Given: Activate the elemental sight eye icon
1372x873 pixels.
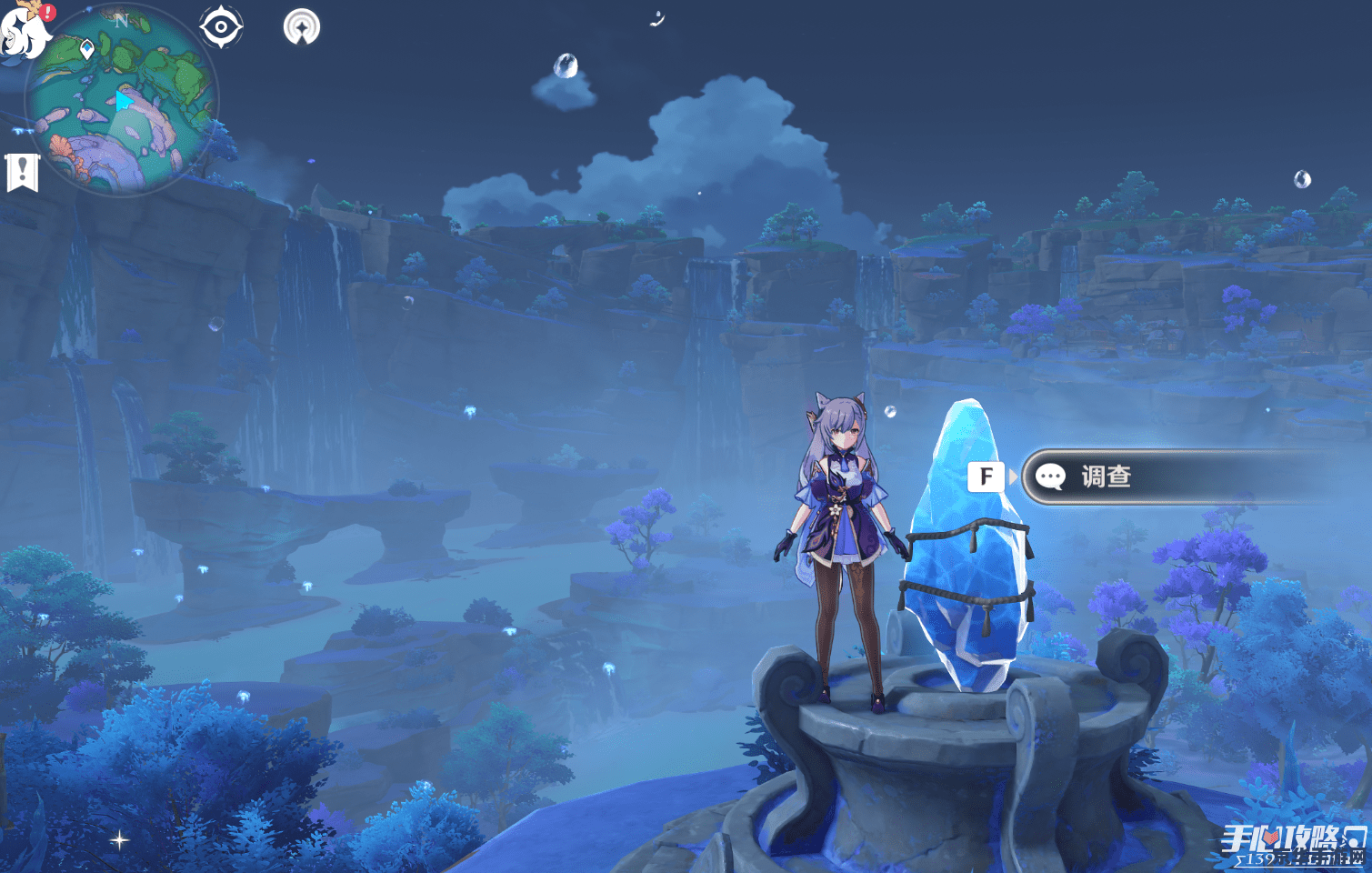Looking at the screenshot, I should pos(221,26).
